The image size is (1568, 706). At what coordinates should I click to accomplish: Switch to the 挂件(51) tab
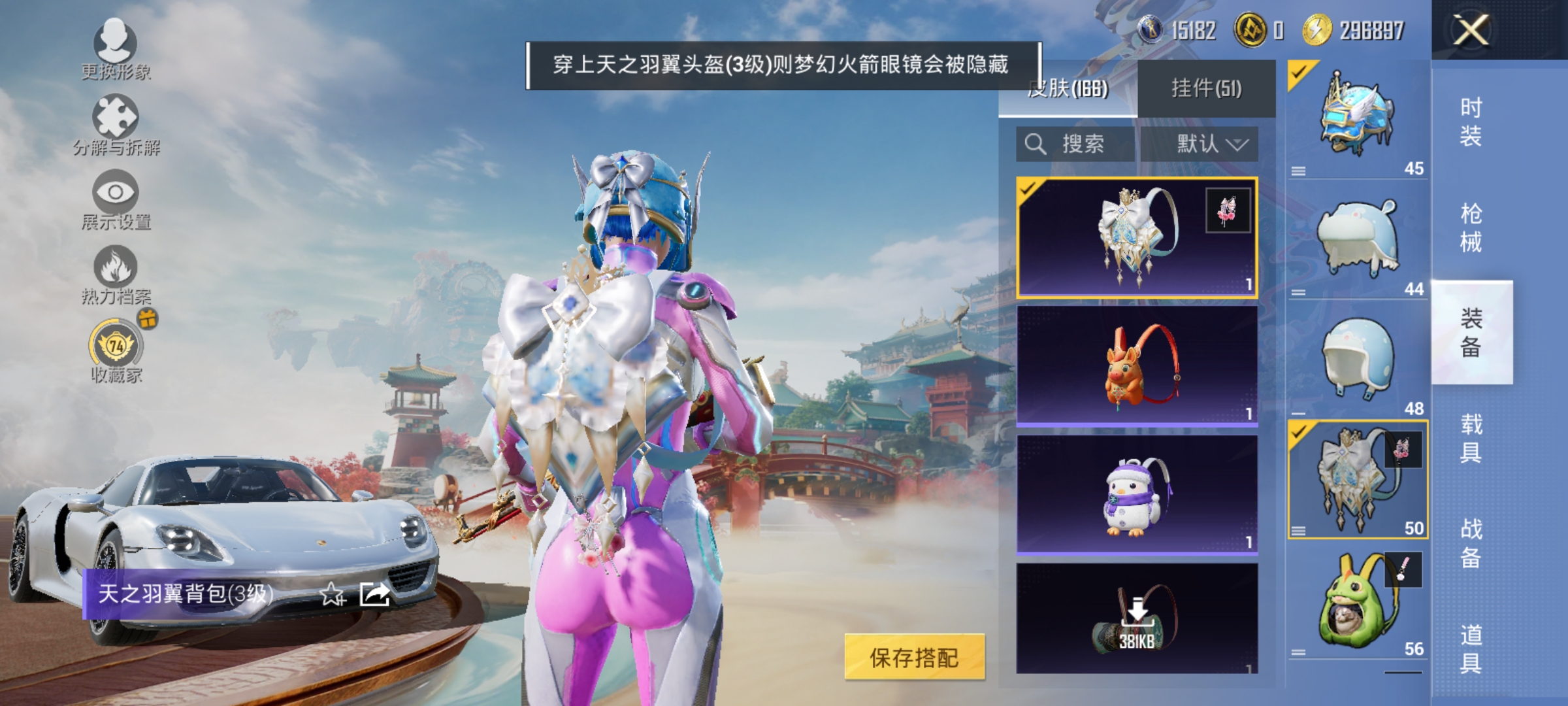tap(1207, 90)
